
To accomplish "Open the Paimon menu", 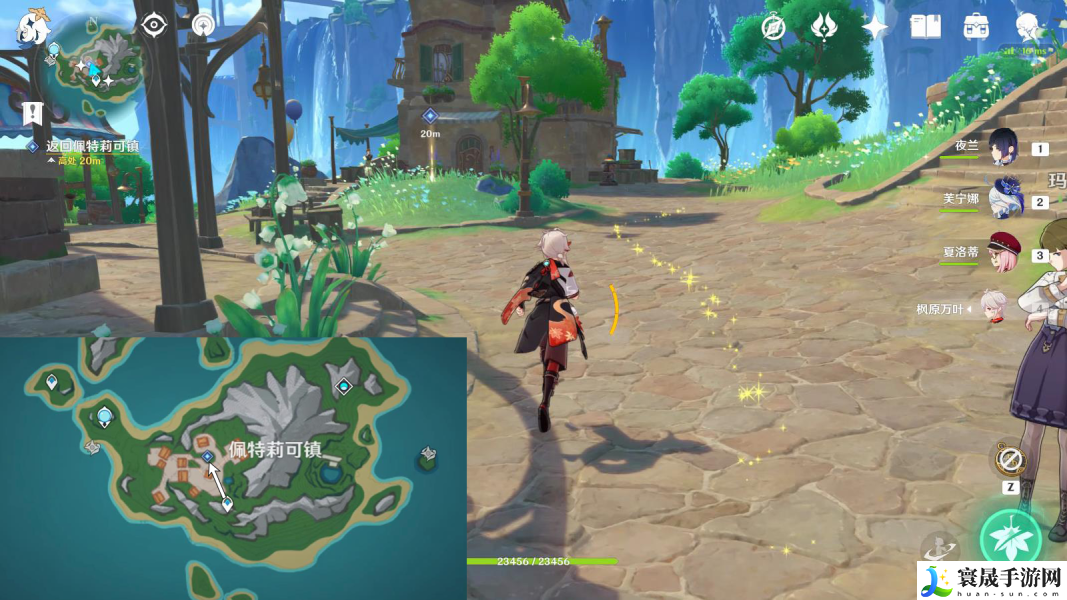I will 33,27.
